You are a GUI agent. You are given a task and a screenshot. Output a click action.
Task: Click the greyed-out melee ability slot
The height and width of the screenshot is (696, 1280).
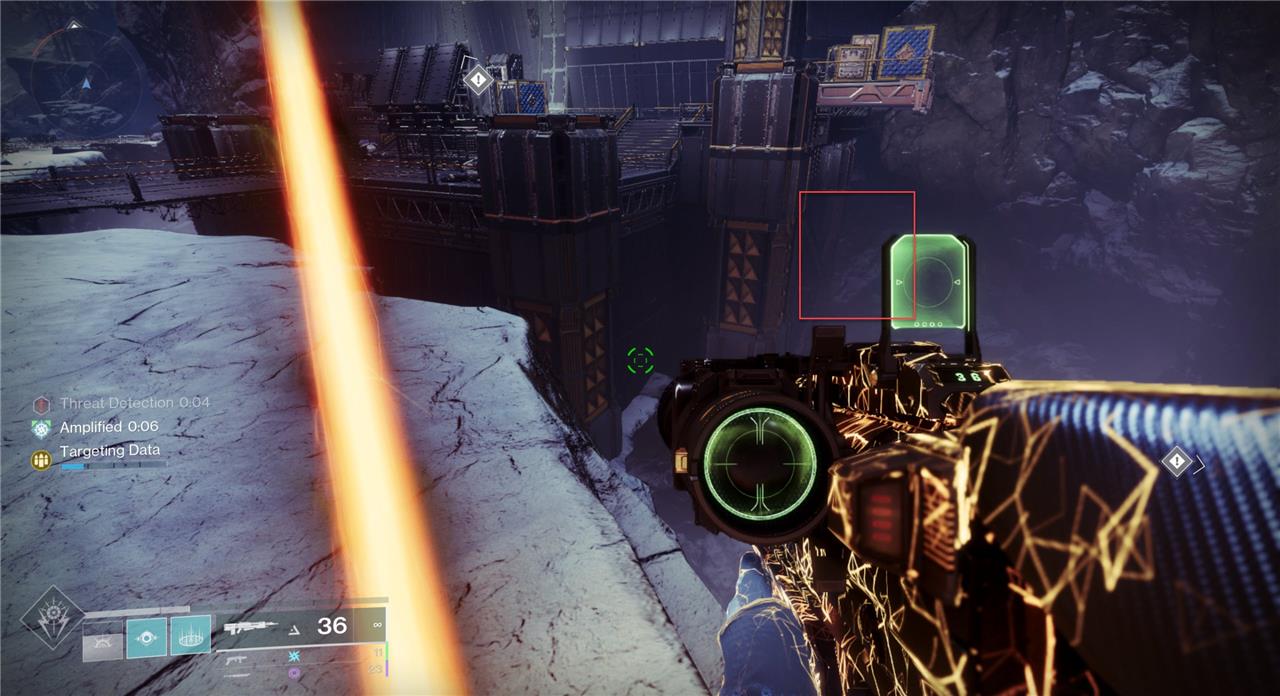click(102, 640)
